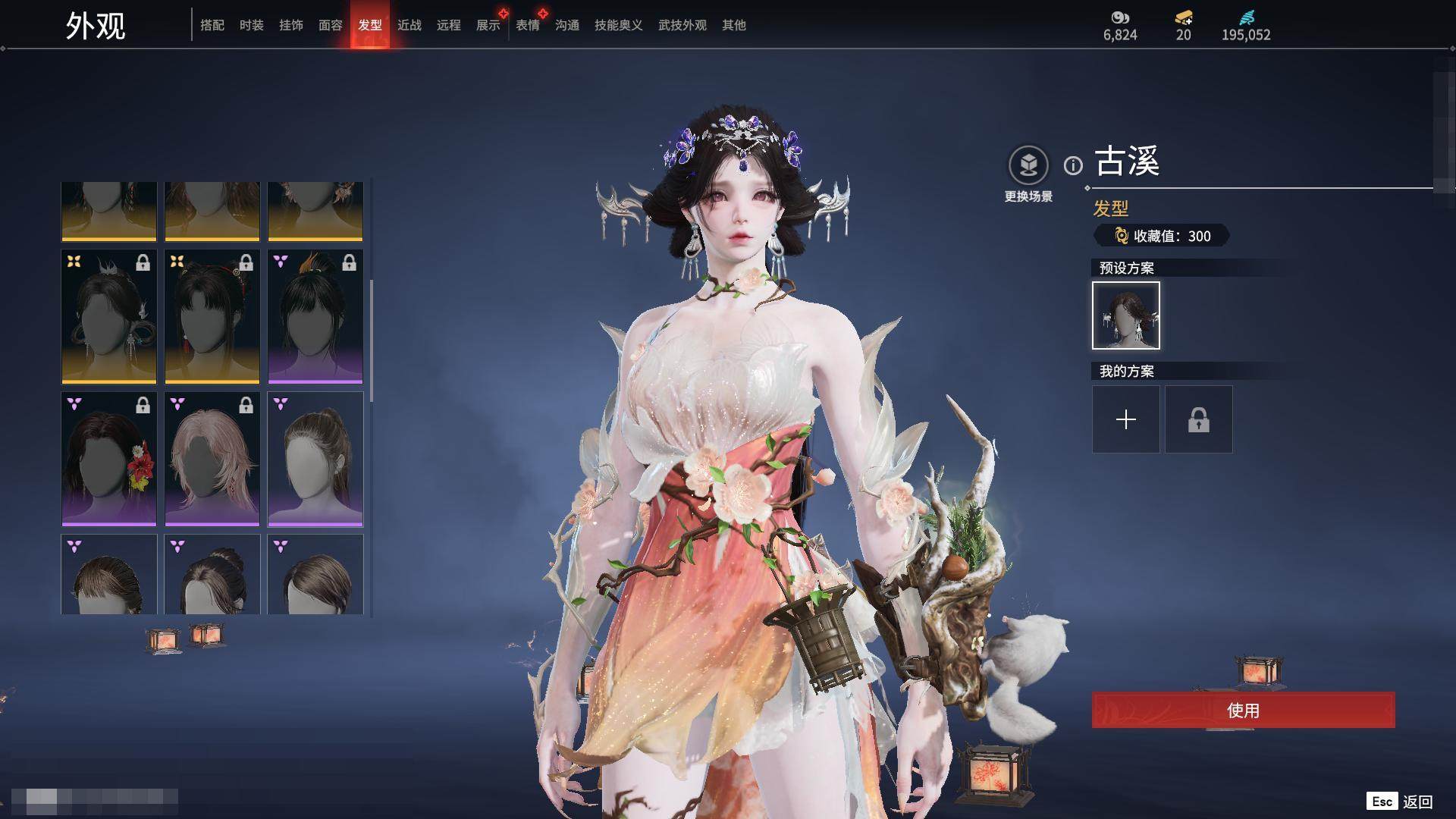The image size is (1456, 819).
Task: Open the 武技外观 tab
Action: coord(682,25)
